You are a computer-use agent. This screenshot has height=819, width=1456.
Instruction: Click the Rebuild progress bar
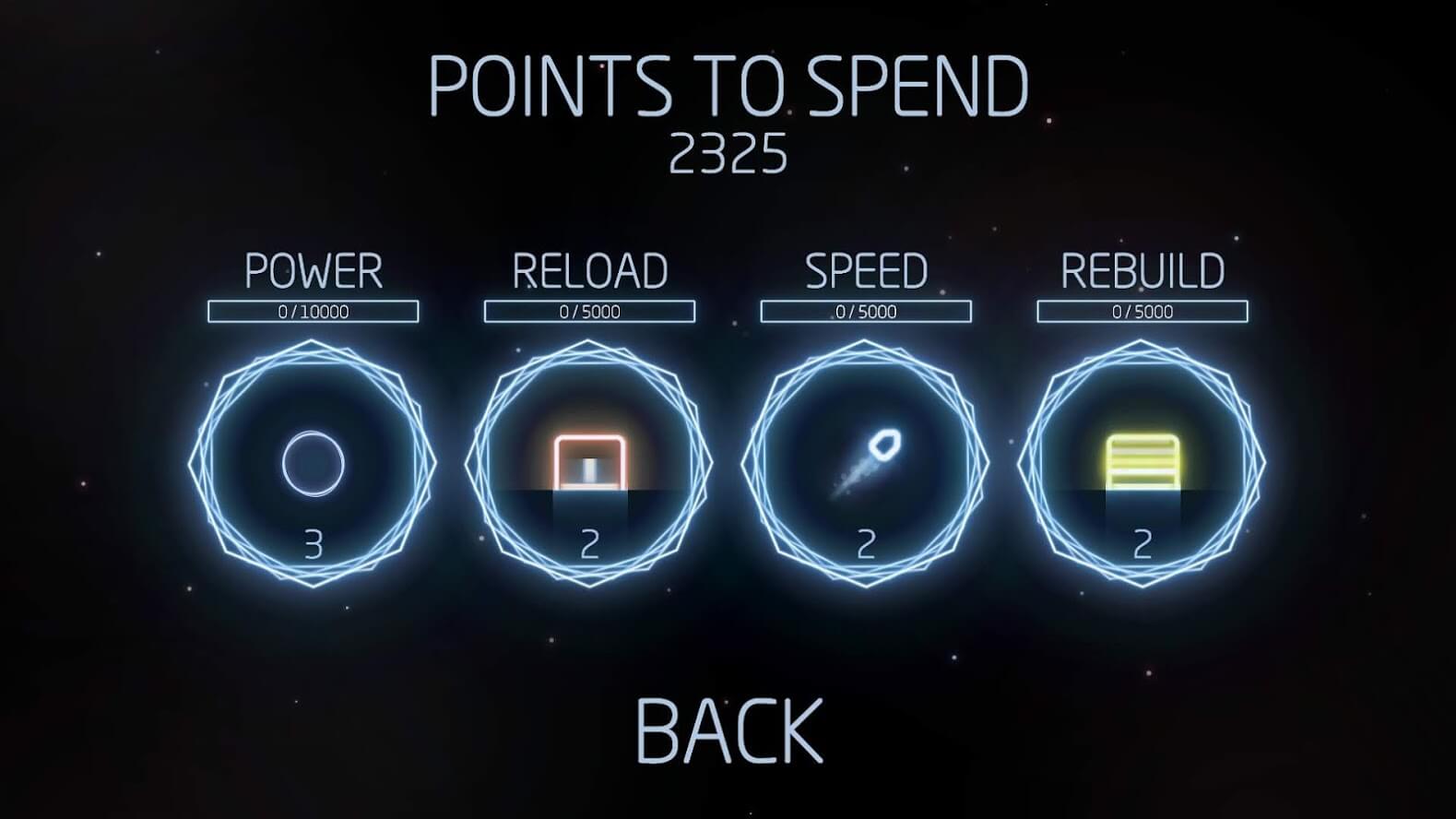pos(1143,311)
